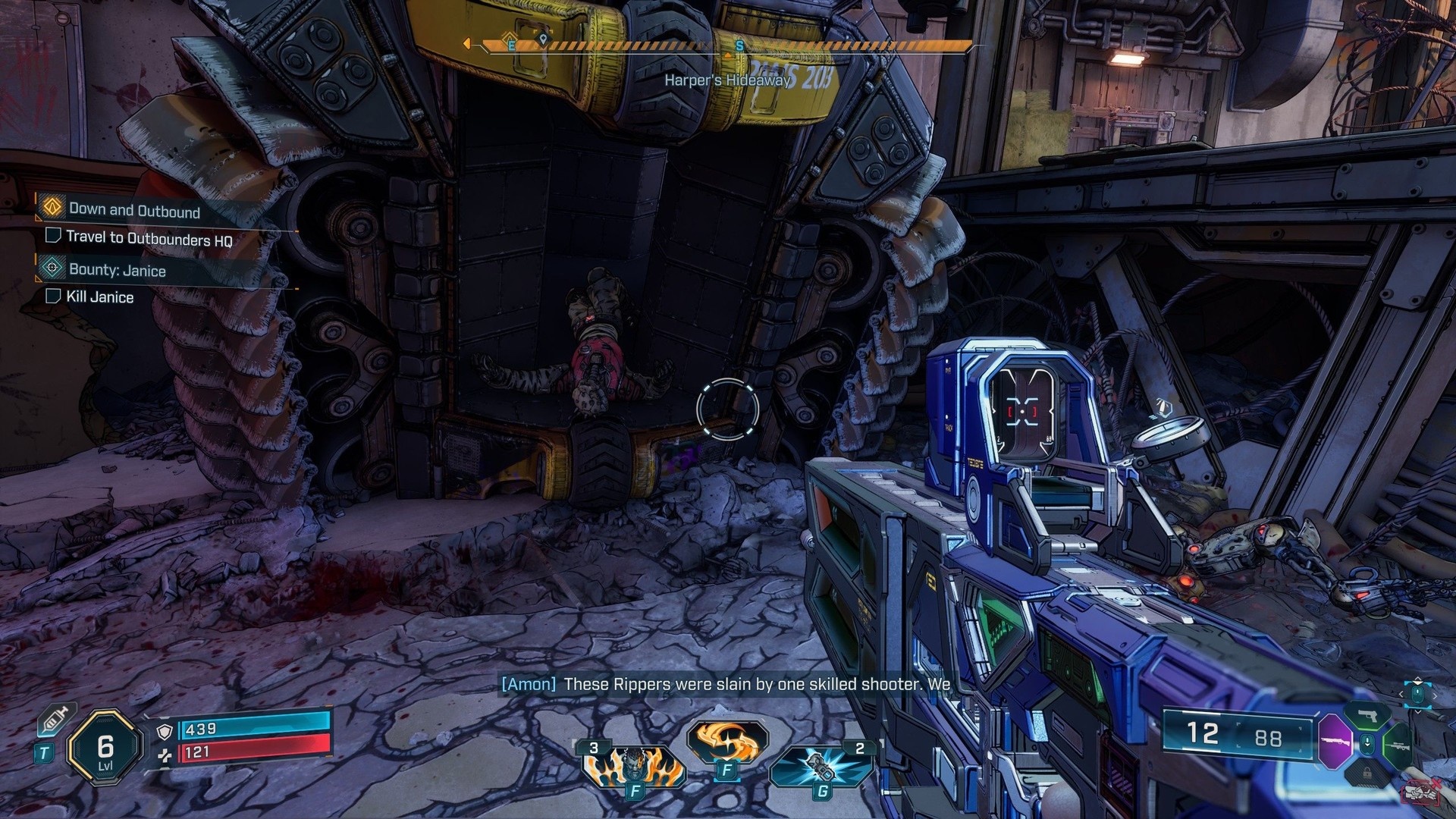Select the Down and Outbound quest tracker
Image resolution: width=1456 pixels, height=819 pixels.
133,210
